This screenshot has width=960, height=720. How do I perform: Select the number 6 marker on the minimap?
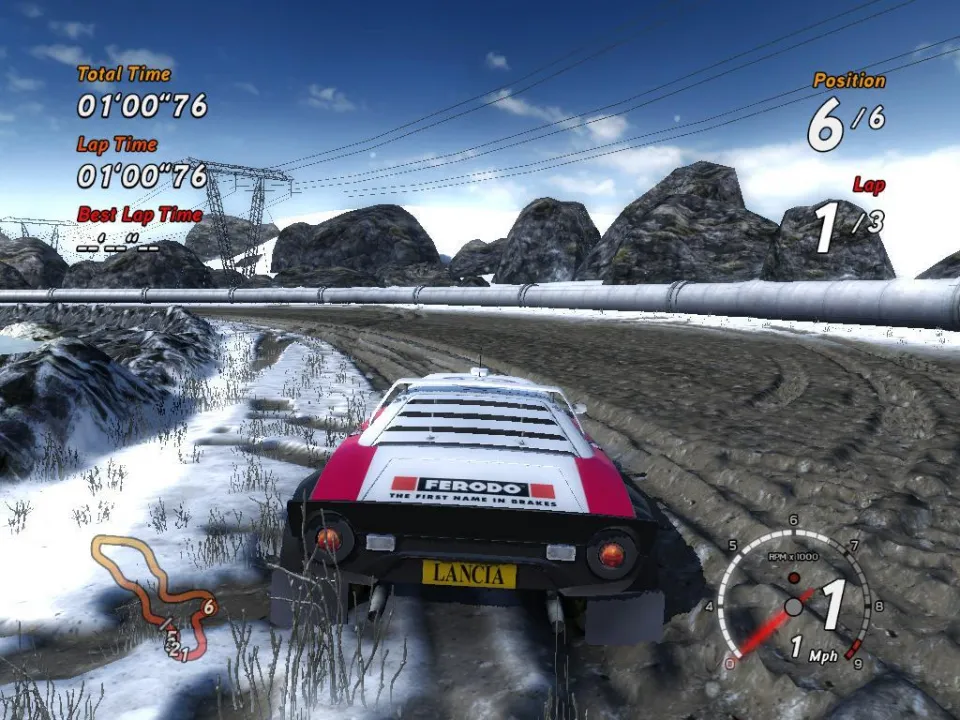click(x=209, y=606)
